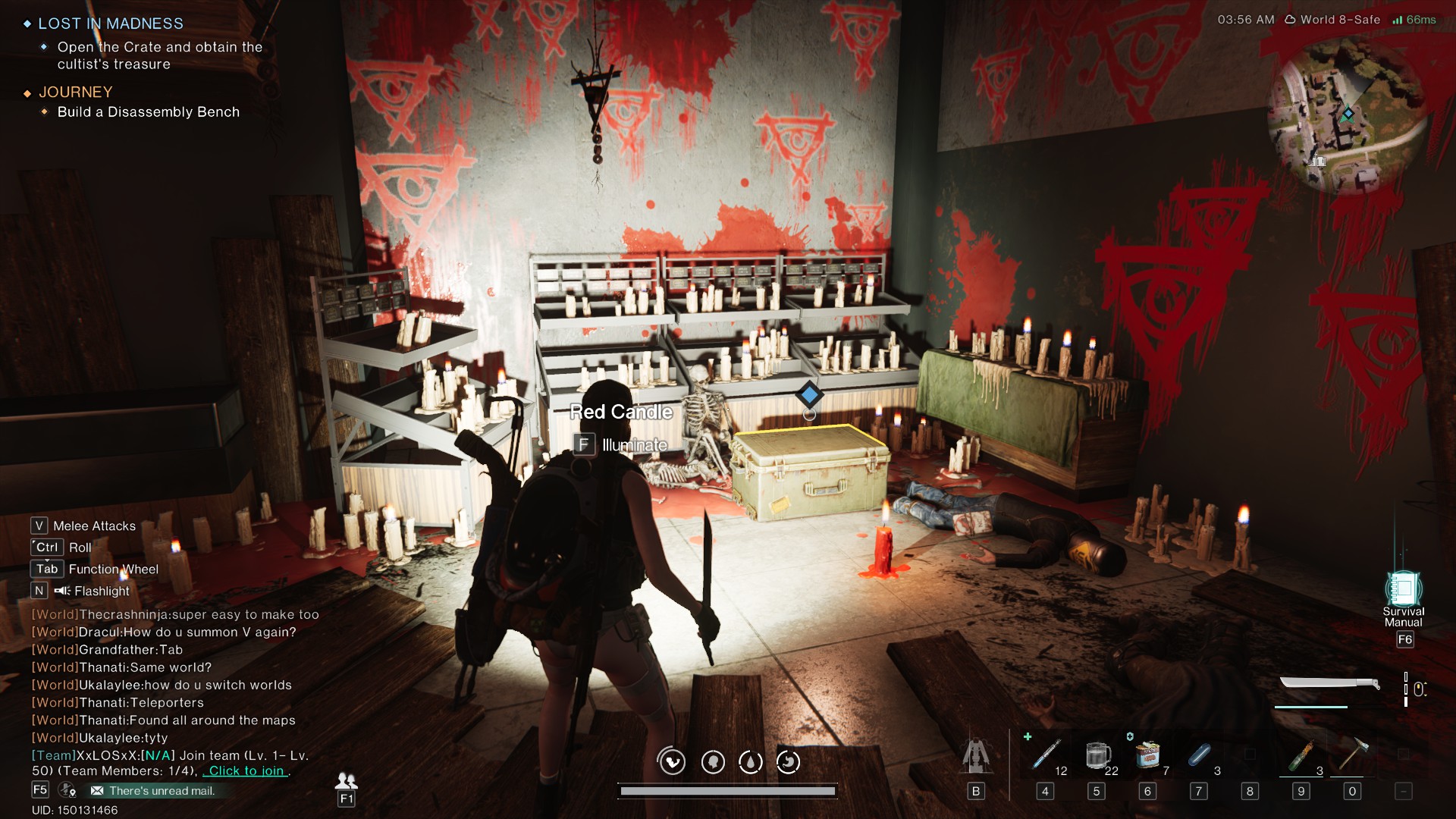The height and width of the screenshot is (819, 1456).
Task: Open the Function Wheel via Tab prompt
Action: pyautogui.click(x=46, y=569)
